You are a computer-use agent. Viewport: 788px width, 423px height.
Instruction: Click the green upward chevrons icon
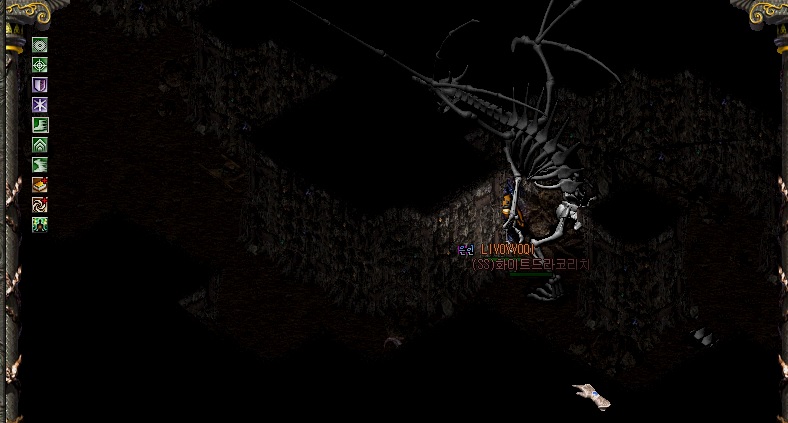(x=40, y=145)
